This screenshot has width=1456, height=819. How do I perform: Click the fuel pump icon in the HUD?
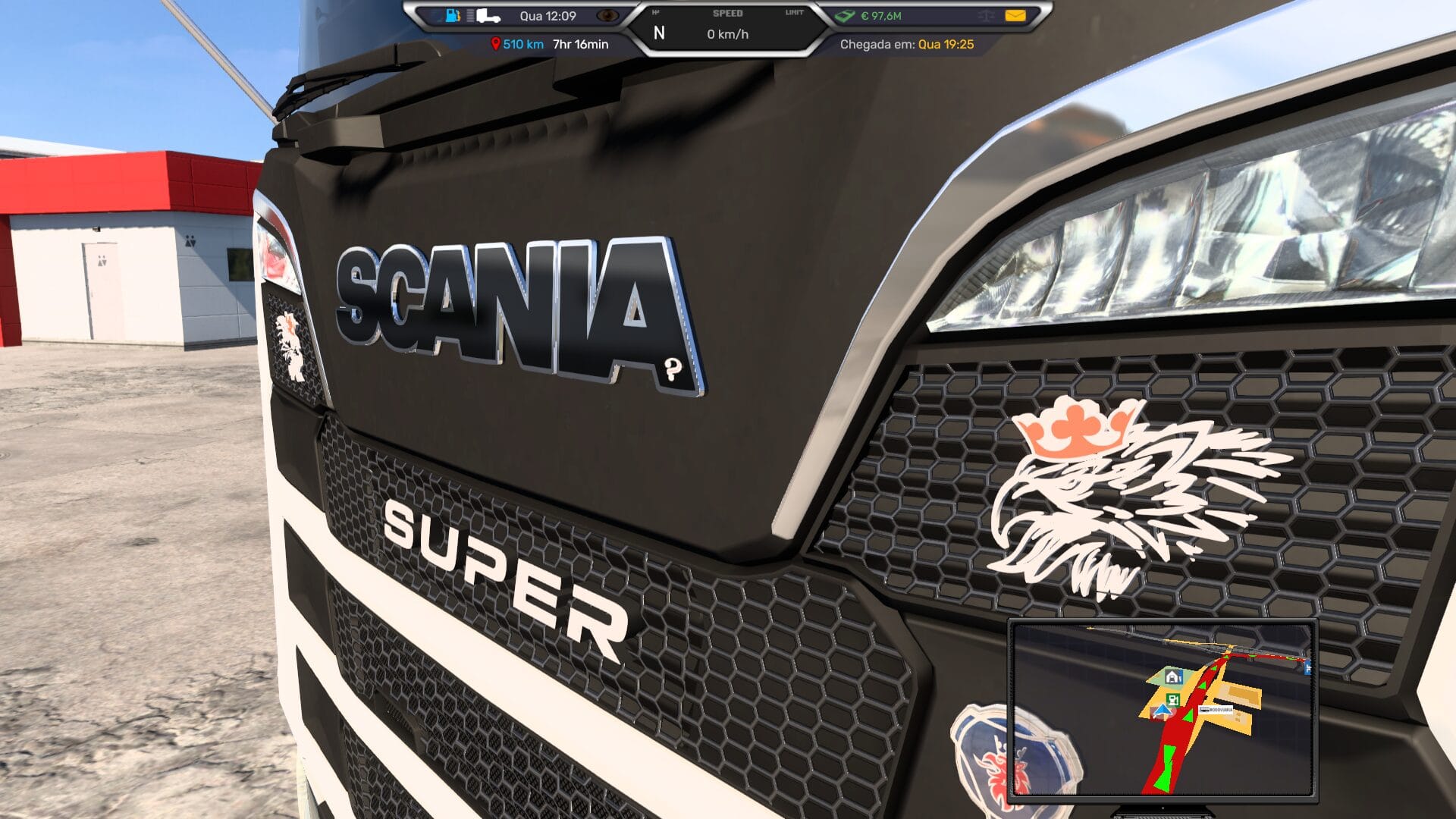[451, 14]
